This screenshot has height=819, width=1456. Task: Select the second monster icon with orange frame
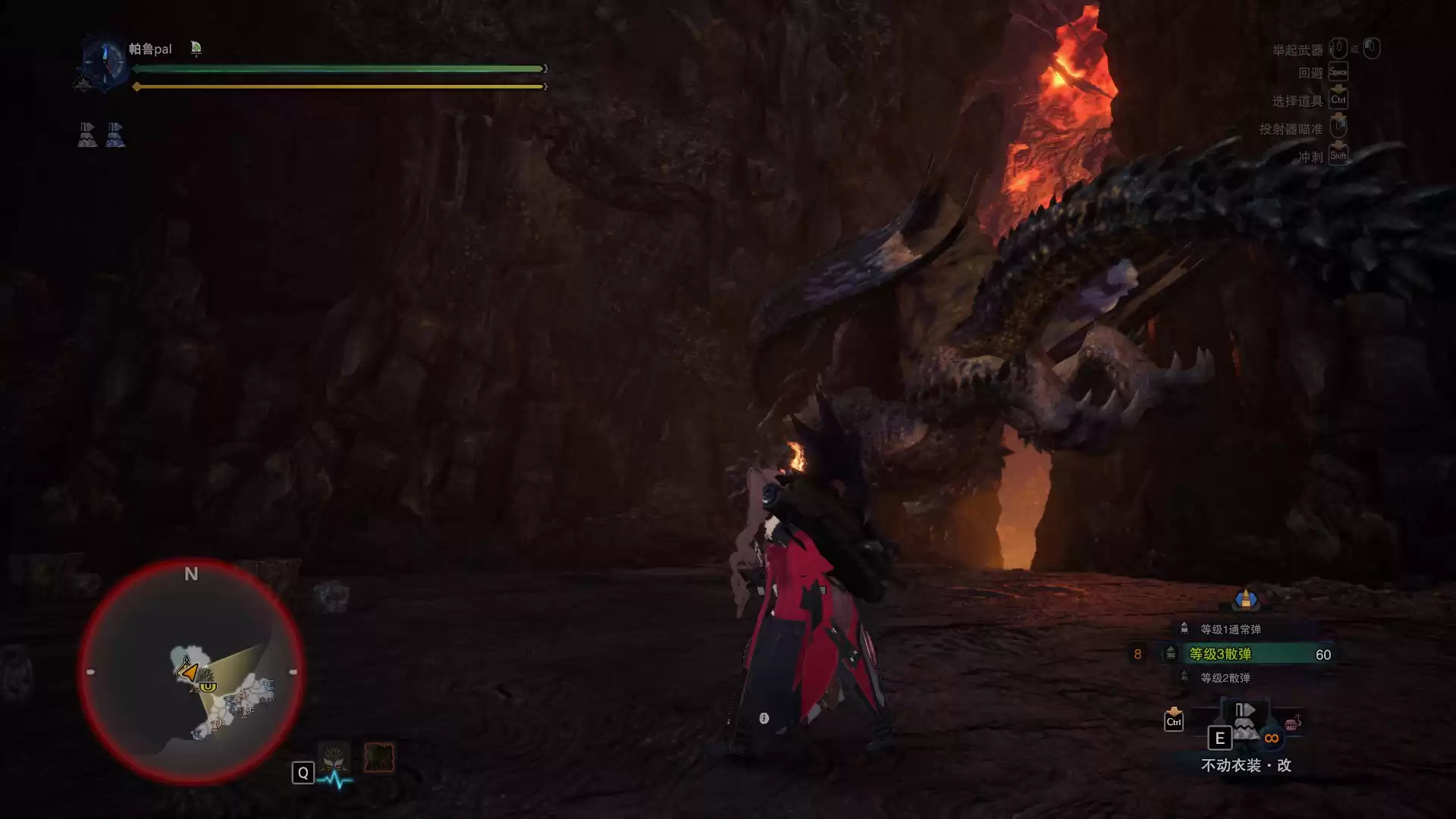tap(378, 758)
